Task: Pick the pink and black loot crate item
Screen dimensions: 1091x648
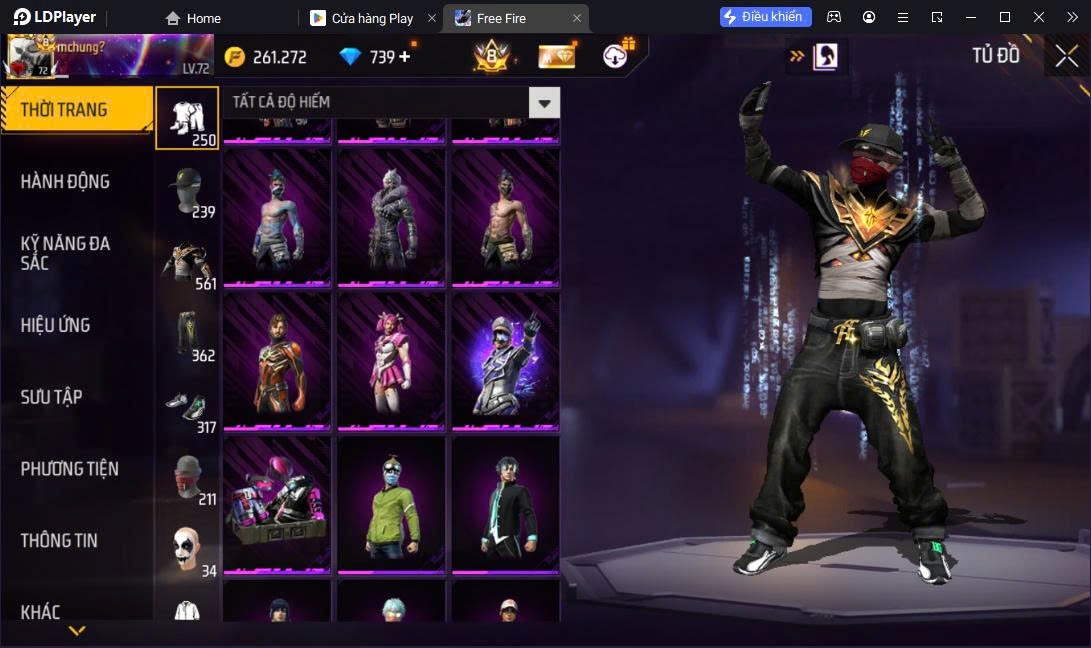Action: pos(276,504)
